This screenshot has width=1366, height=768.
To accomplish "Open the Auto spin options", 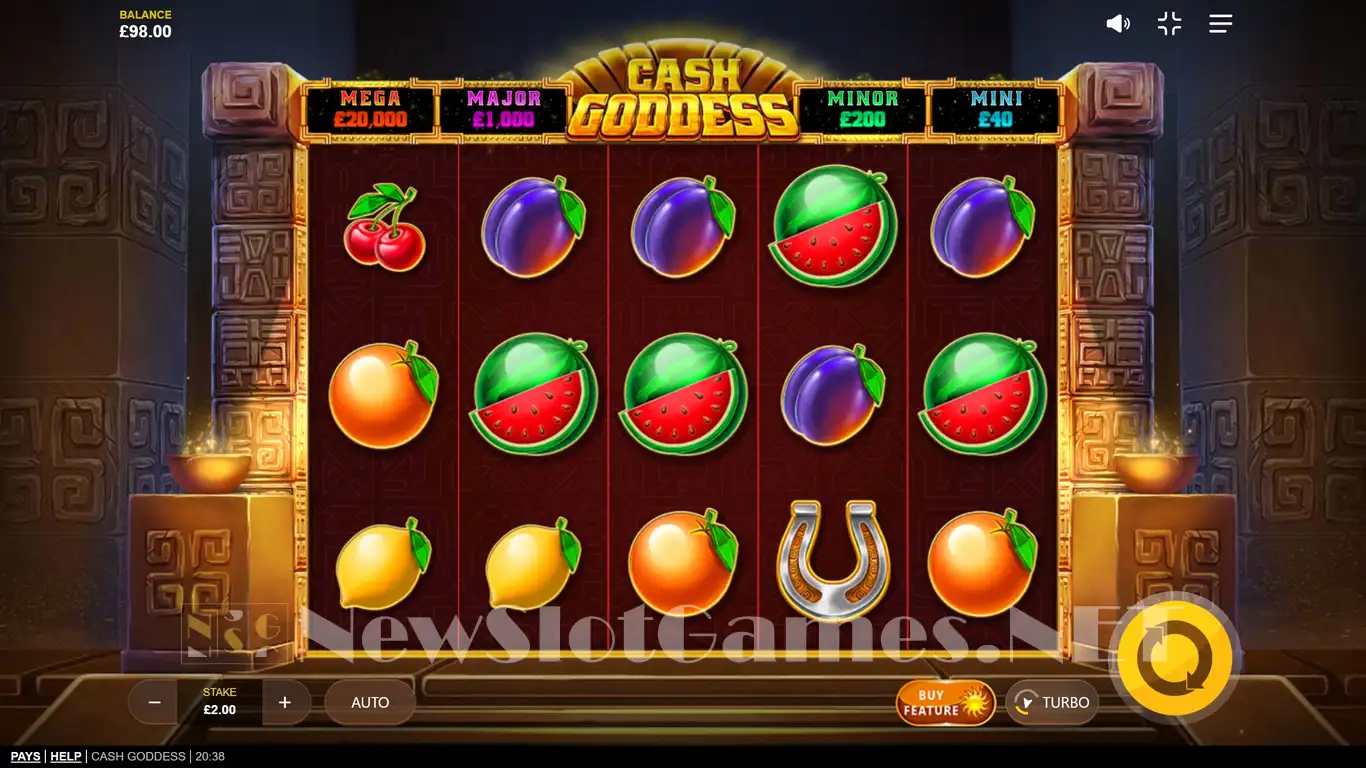I will (x=370, y=703).
